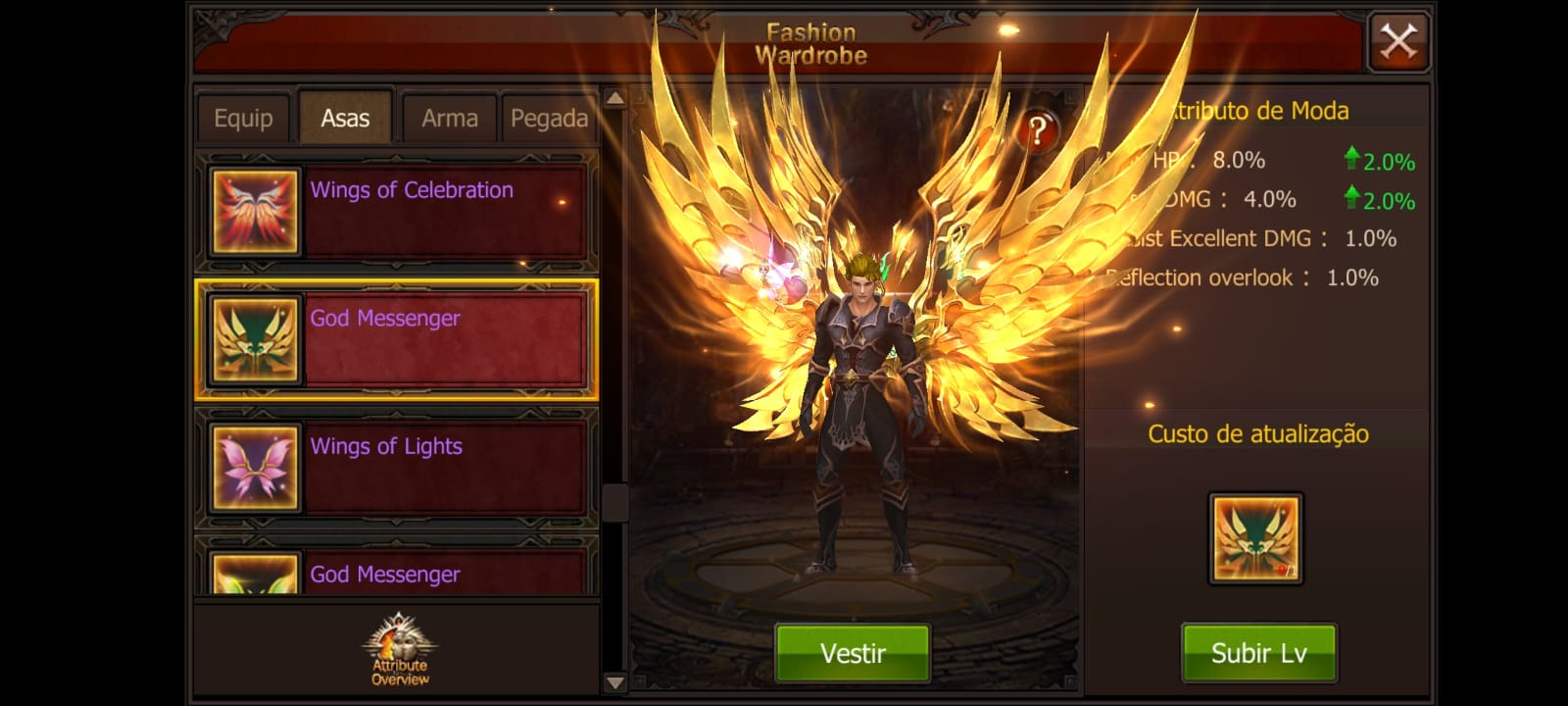
Task: Switch to the Arma tab
Action: click(450, 119)
